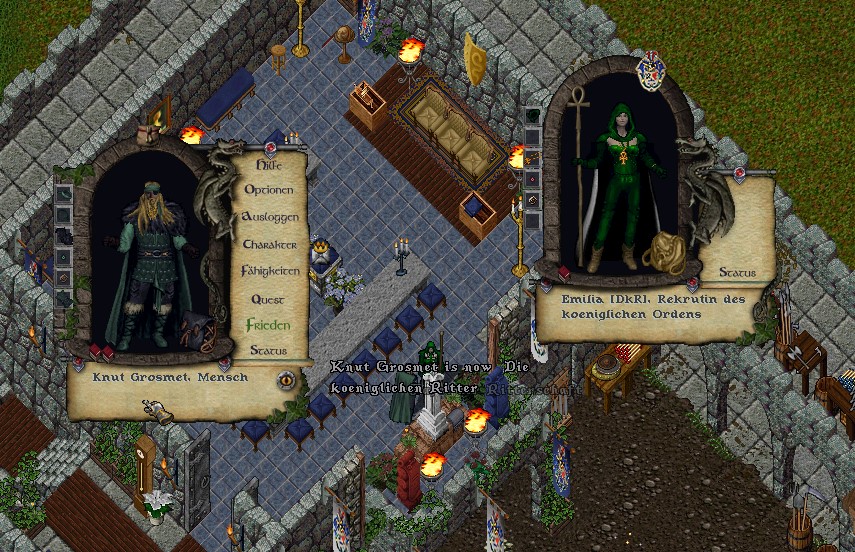Open the Quest log
This screenshot has height=552, width=855.
pyautogui.click(x=268, y=299)
